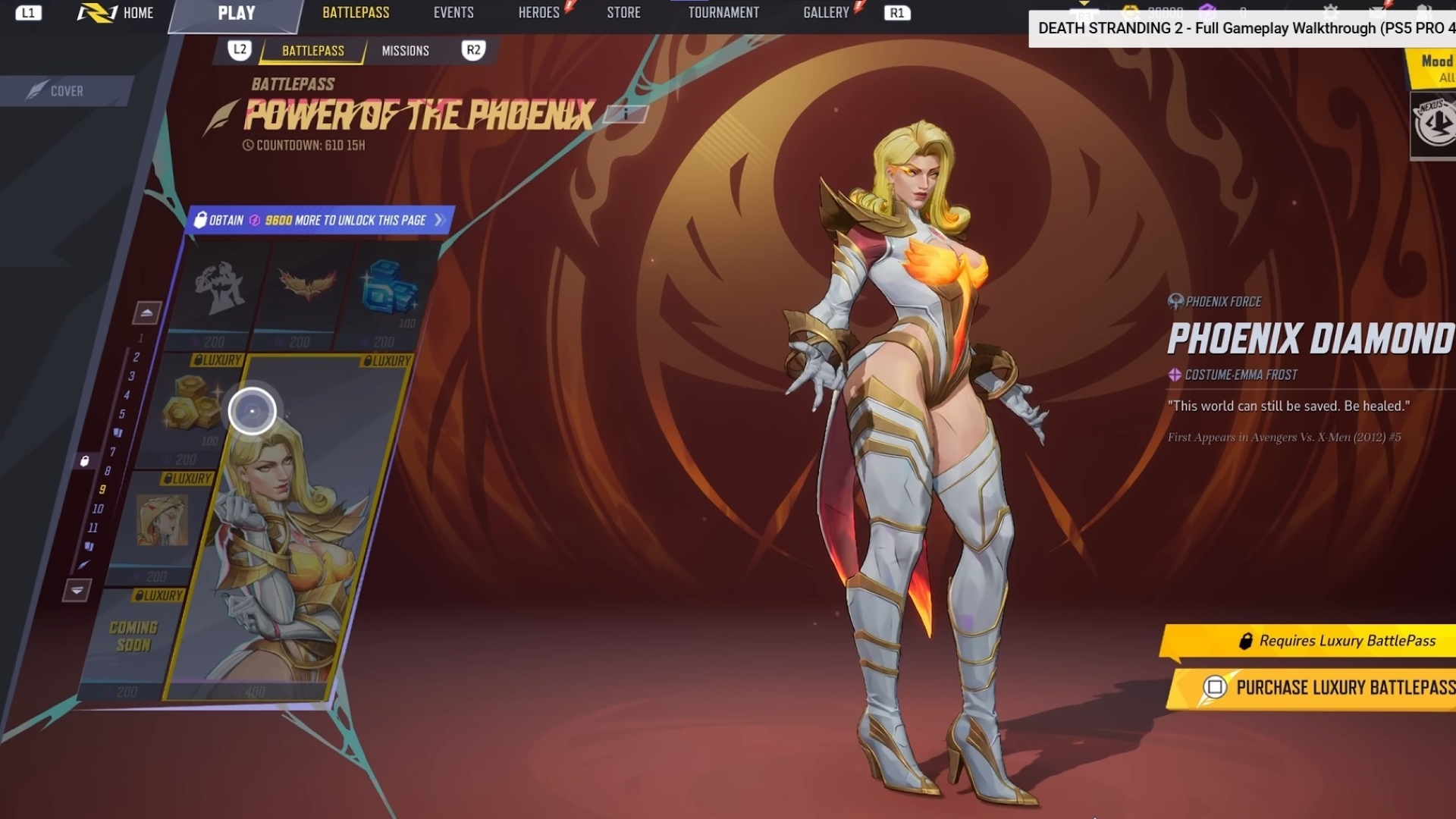1456x819 pixels.
Task: Pick the Emma Frost portrait reward tile
Action: (162, 520)
